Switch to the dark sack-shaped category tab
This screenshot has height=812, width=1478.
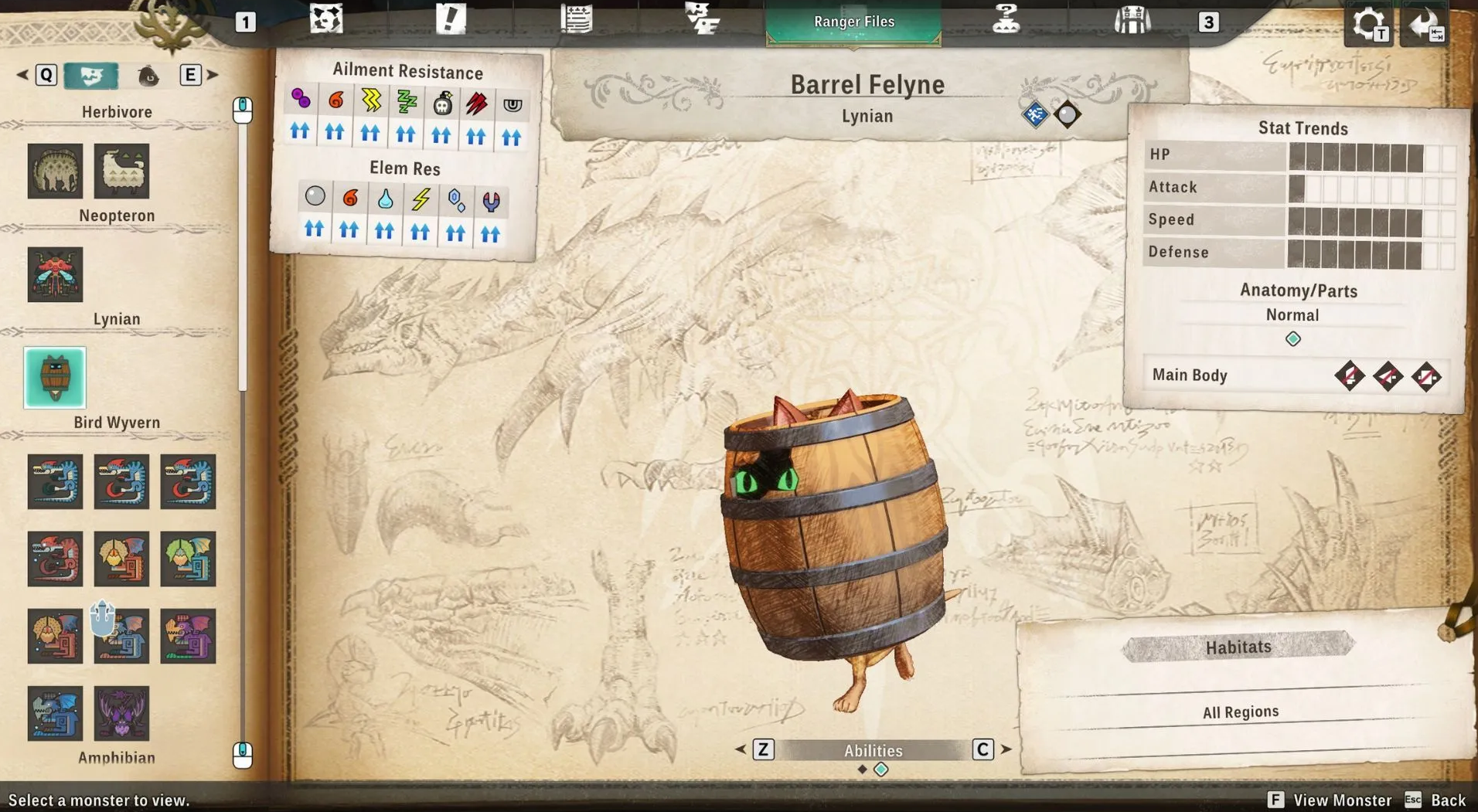click(148, 76)
